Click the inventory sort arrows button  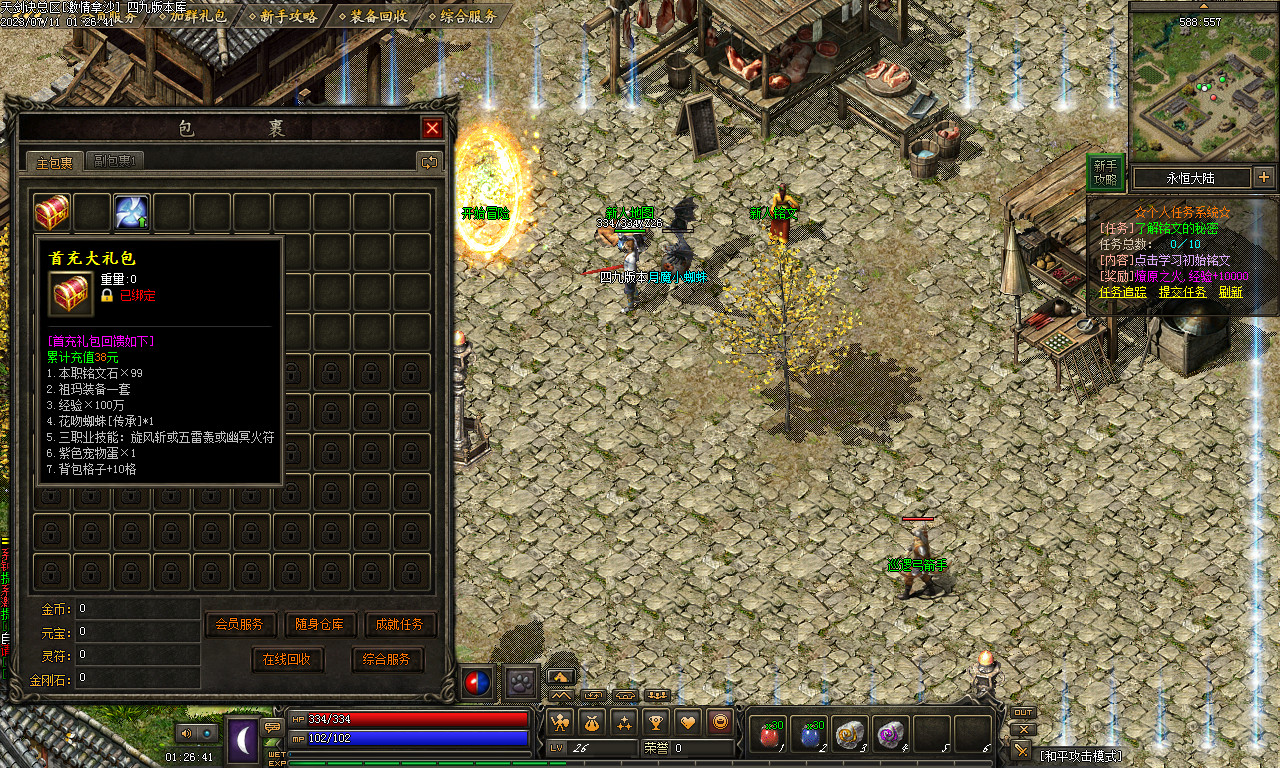[x=430, y=161]
